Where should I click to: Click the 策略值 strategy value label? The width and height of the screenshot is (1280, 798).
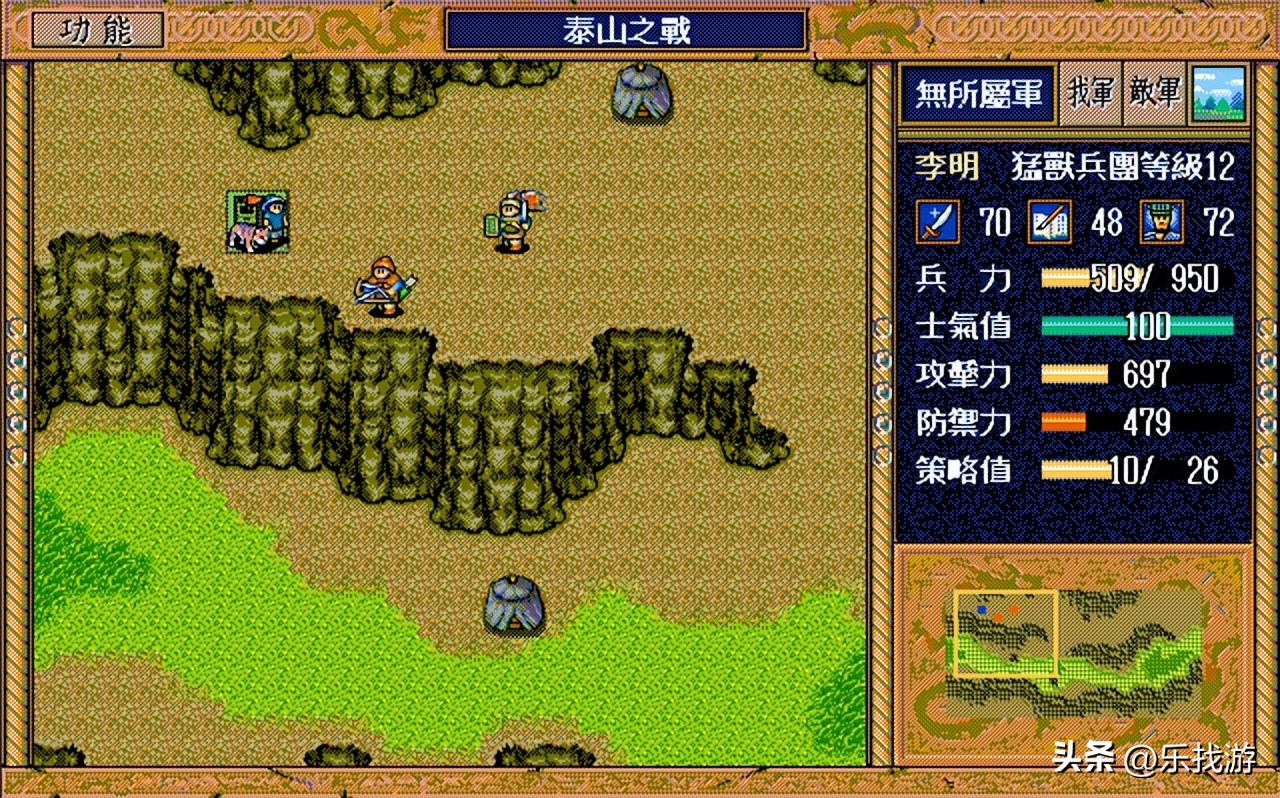tap(961, 469)
